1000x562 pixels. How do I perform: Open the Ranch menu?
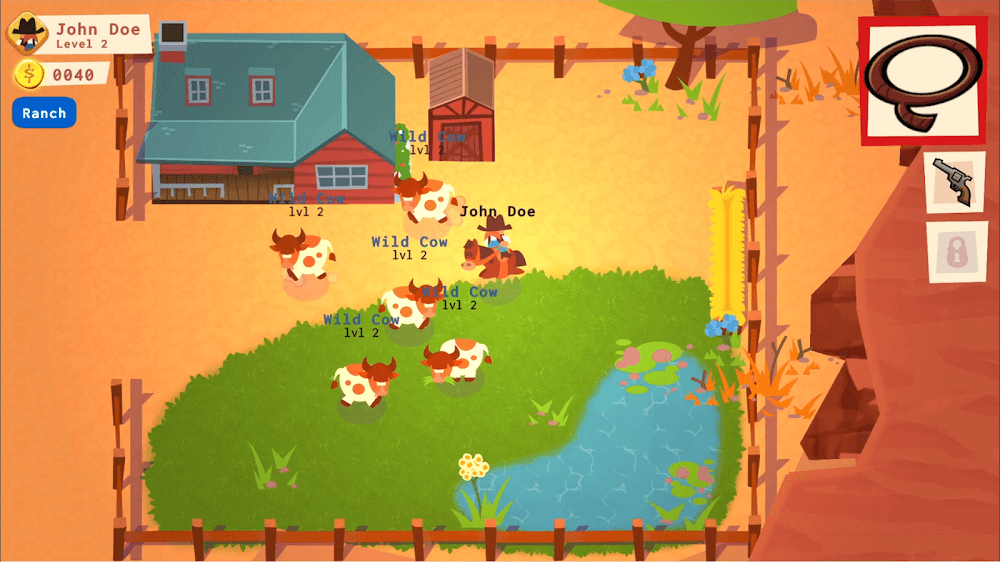coord(44,113)
